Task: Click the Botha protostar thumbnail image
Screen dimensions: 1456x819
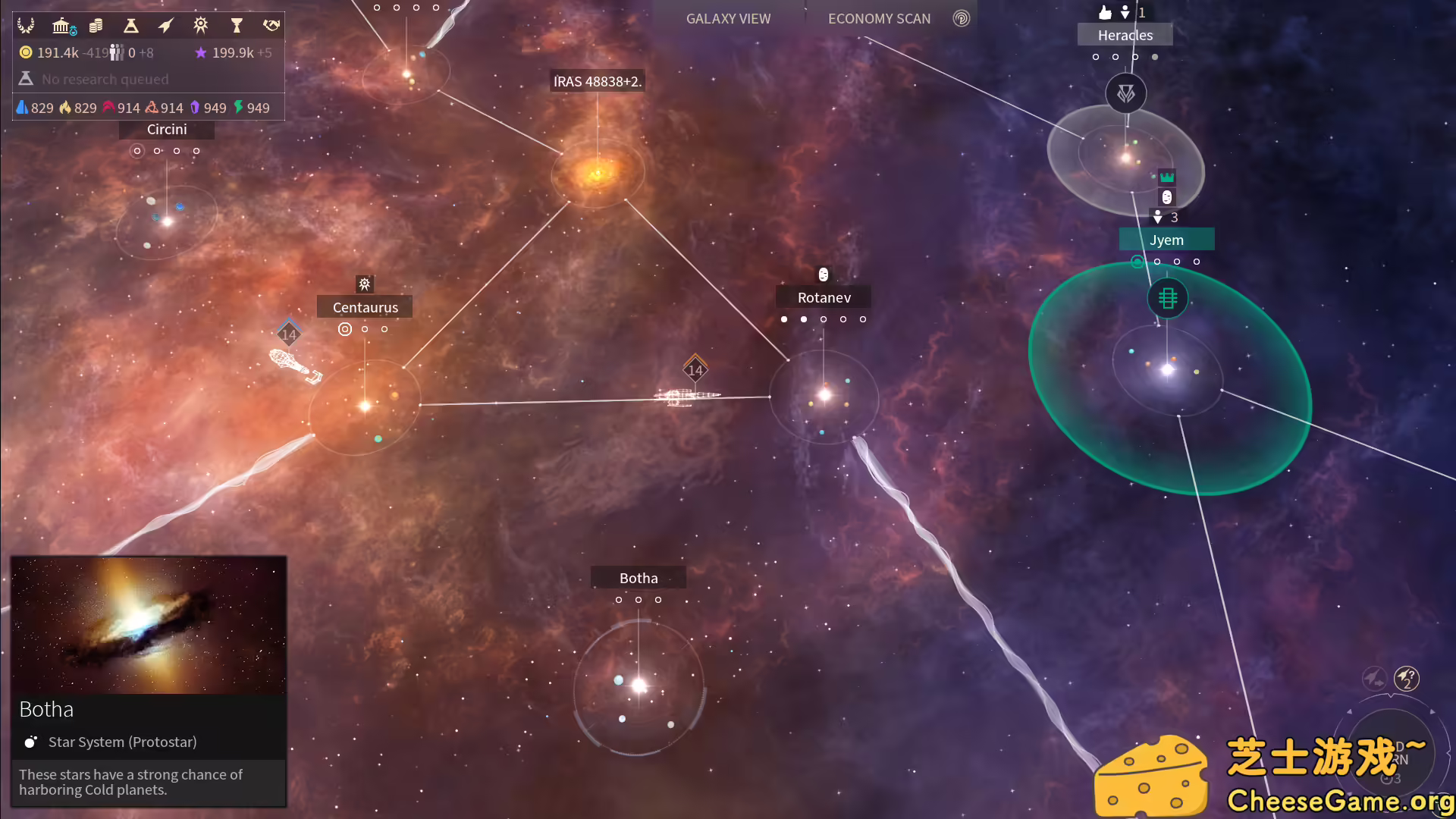Action: (x=148, y=625)
